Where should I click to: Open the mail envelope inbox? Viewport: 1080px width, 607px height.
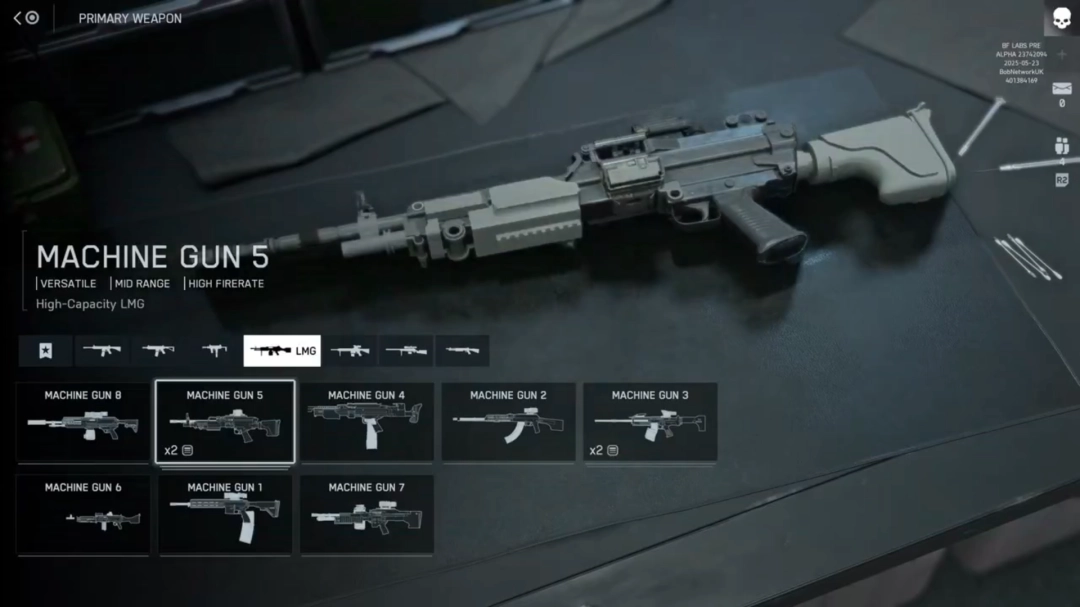(1062, 89)
